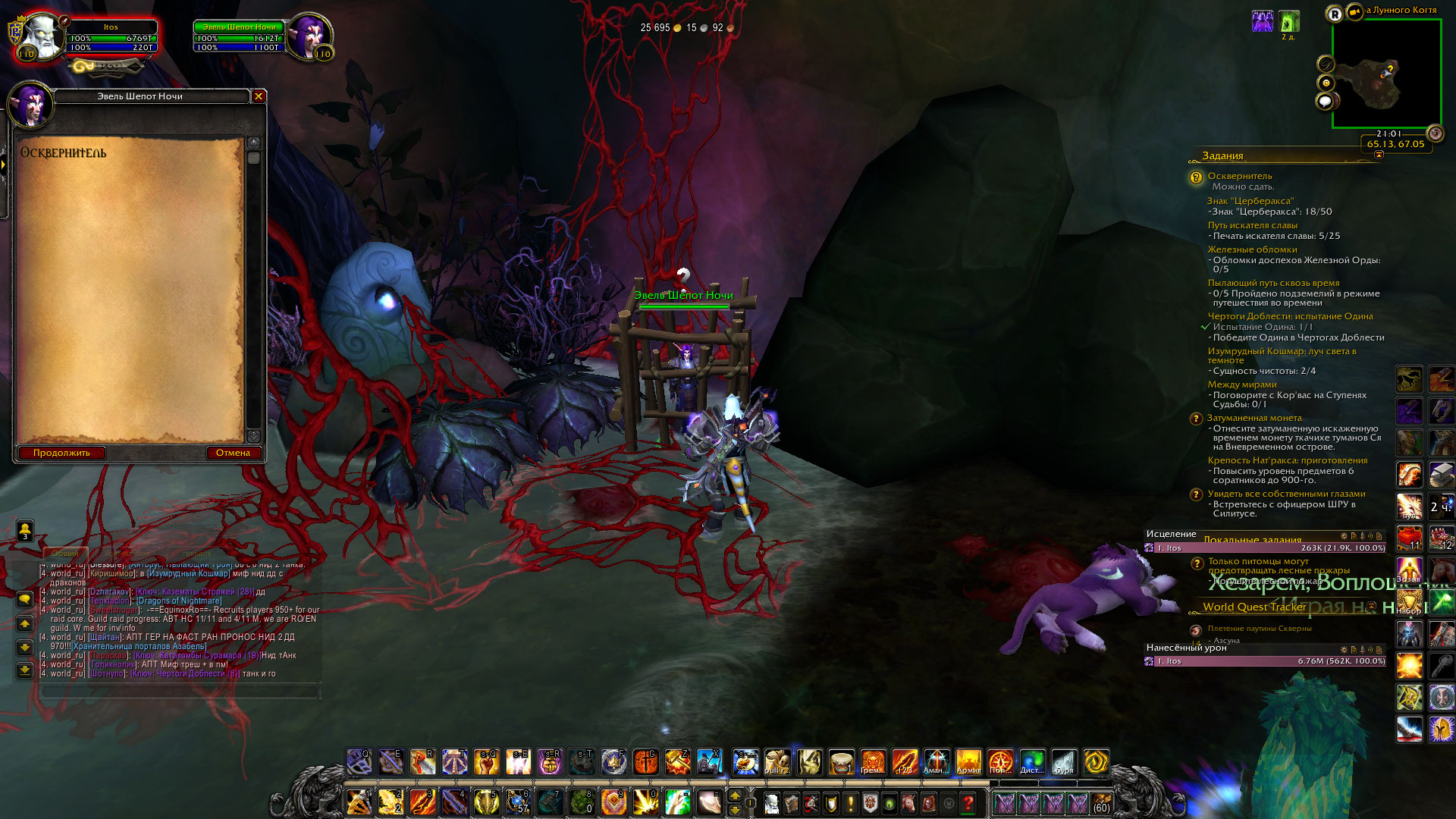Open the chat menu speech bubble

point(25,599)
